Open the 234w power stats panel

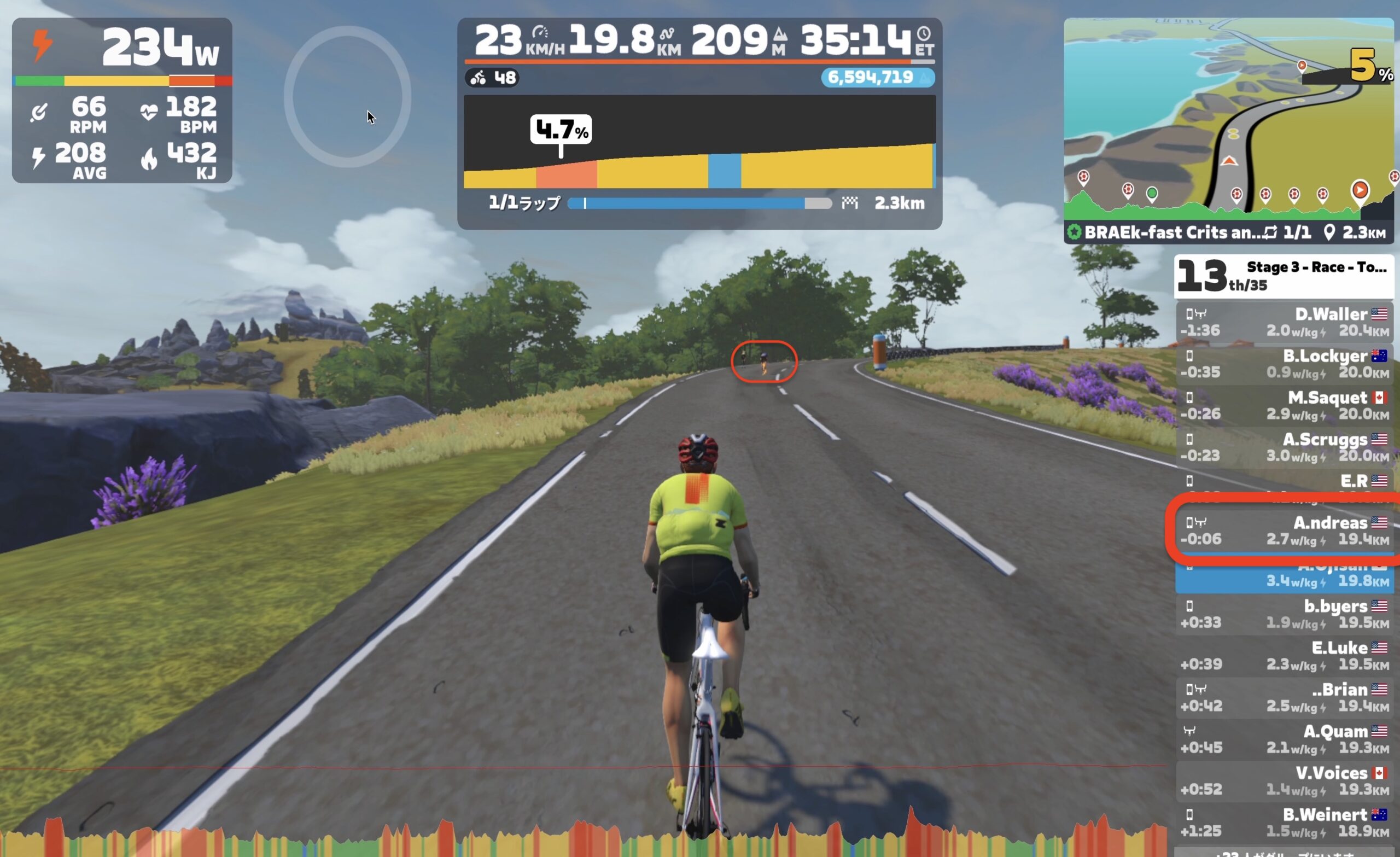pos(121,100)
